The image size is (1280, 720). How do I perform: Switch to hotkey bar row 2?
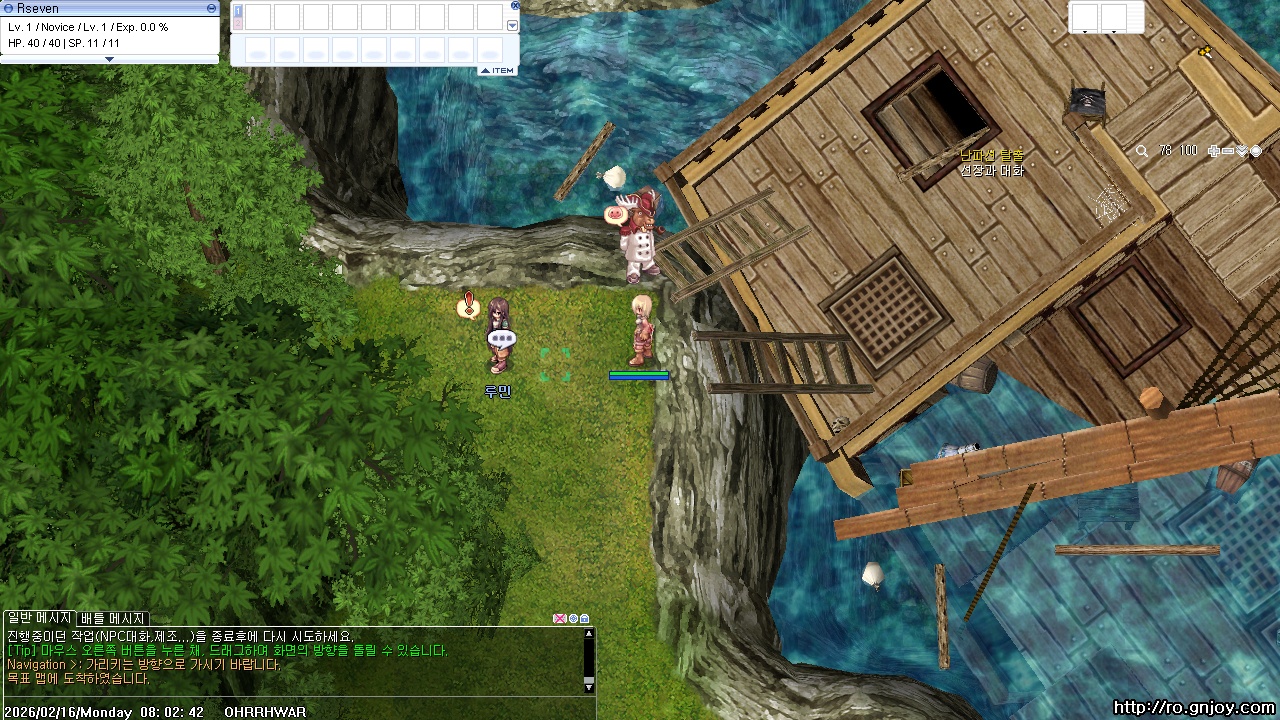[238, 23]
